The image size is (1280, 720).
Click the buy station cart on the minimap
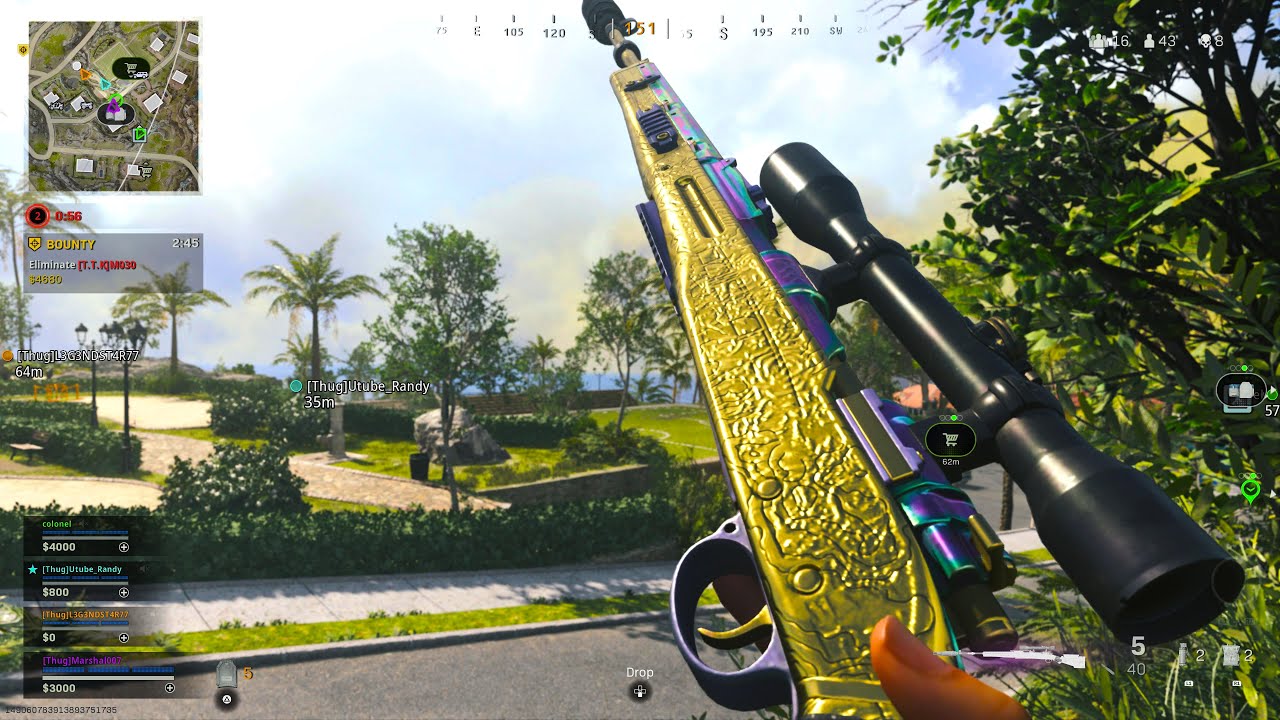click(x=131, y=69)
